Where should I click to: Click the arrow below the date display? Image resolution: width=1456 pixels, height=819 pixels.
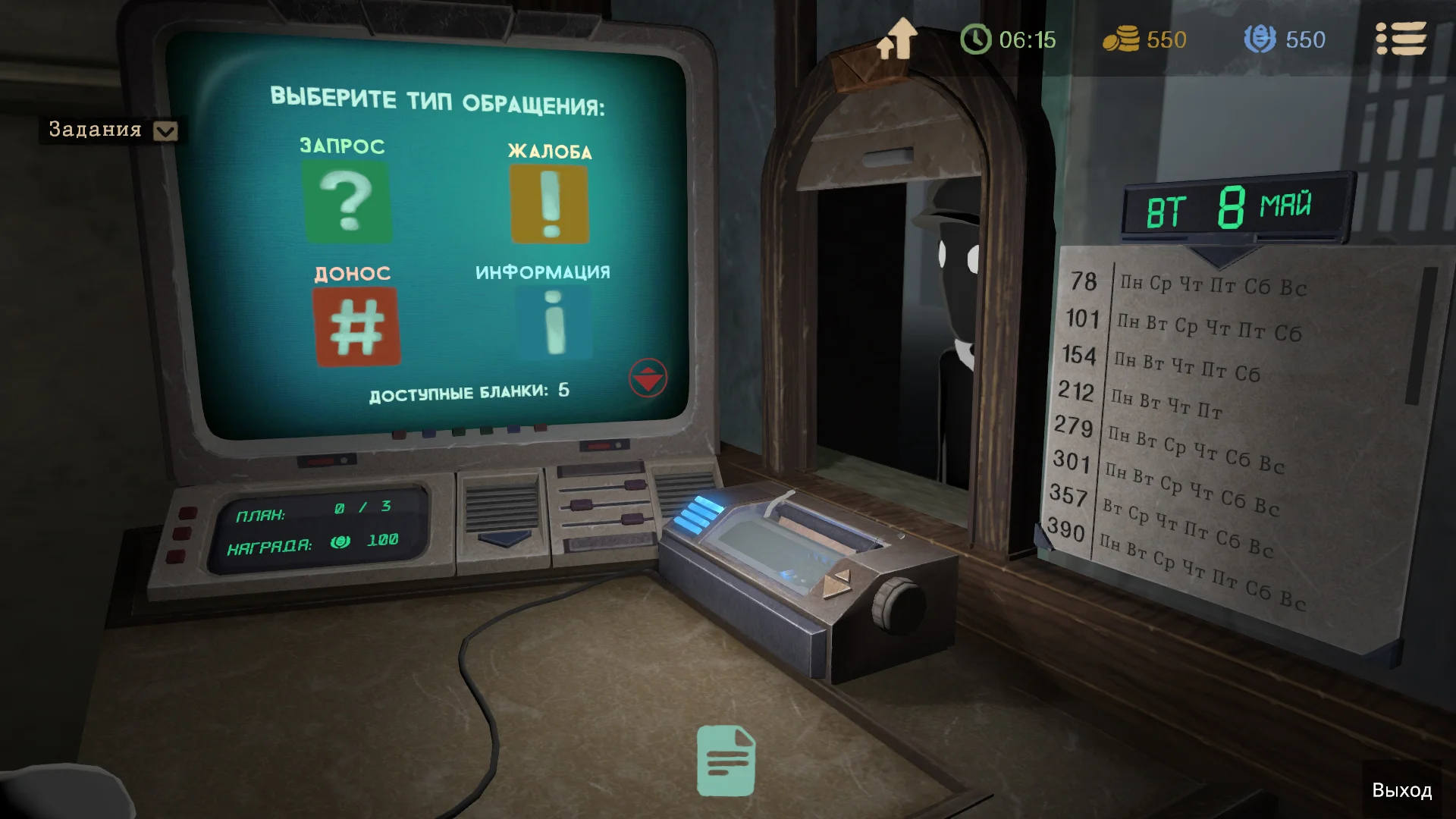(1221, 255)
